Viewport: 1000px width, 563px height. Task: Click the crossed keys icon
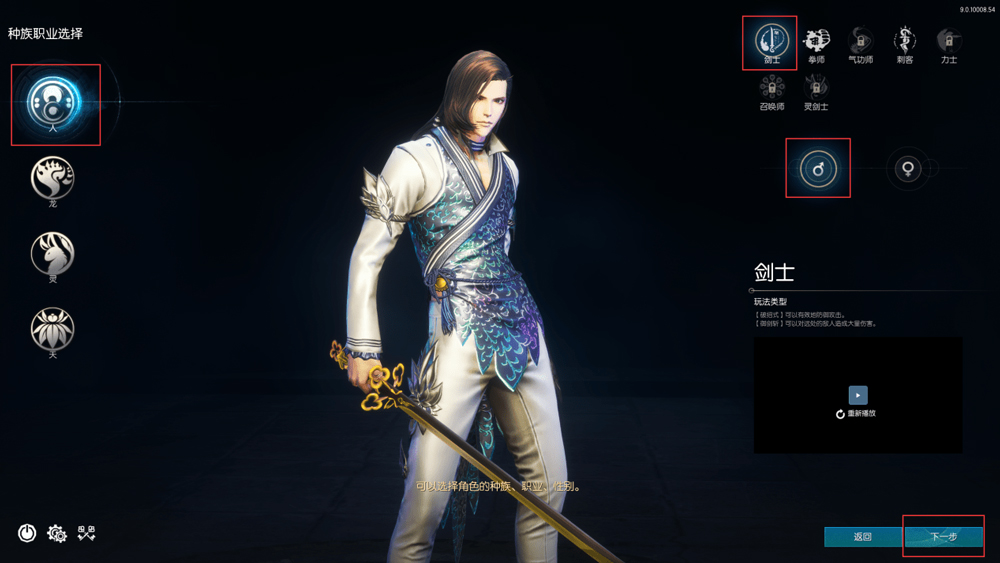point(87,533)
